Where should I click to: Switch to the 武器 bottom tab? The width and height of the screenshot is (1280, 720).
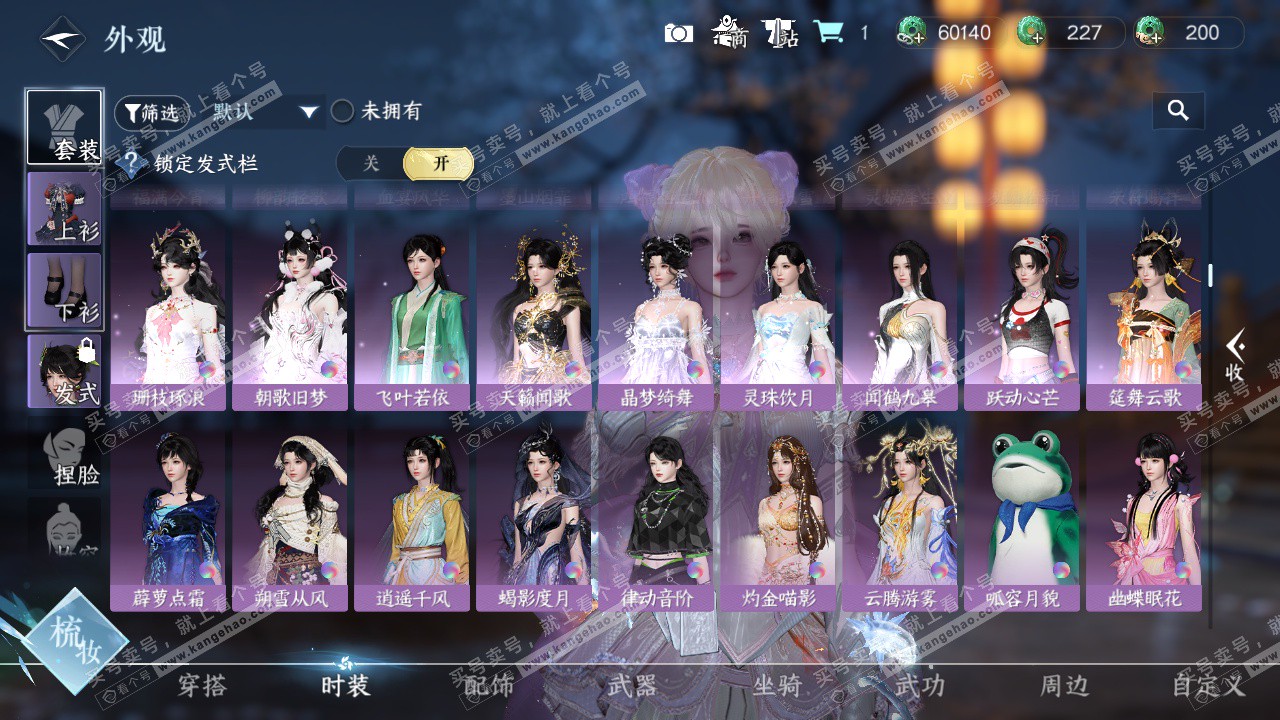pos(632,686)
